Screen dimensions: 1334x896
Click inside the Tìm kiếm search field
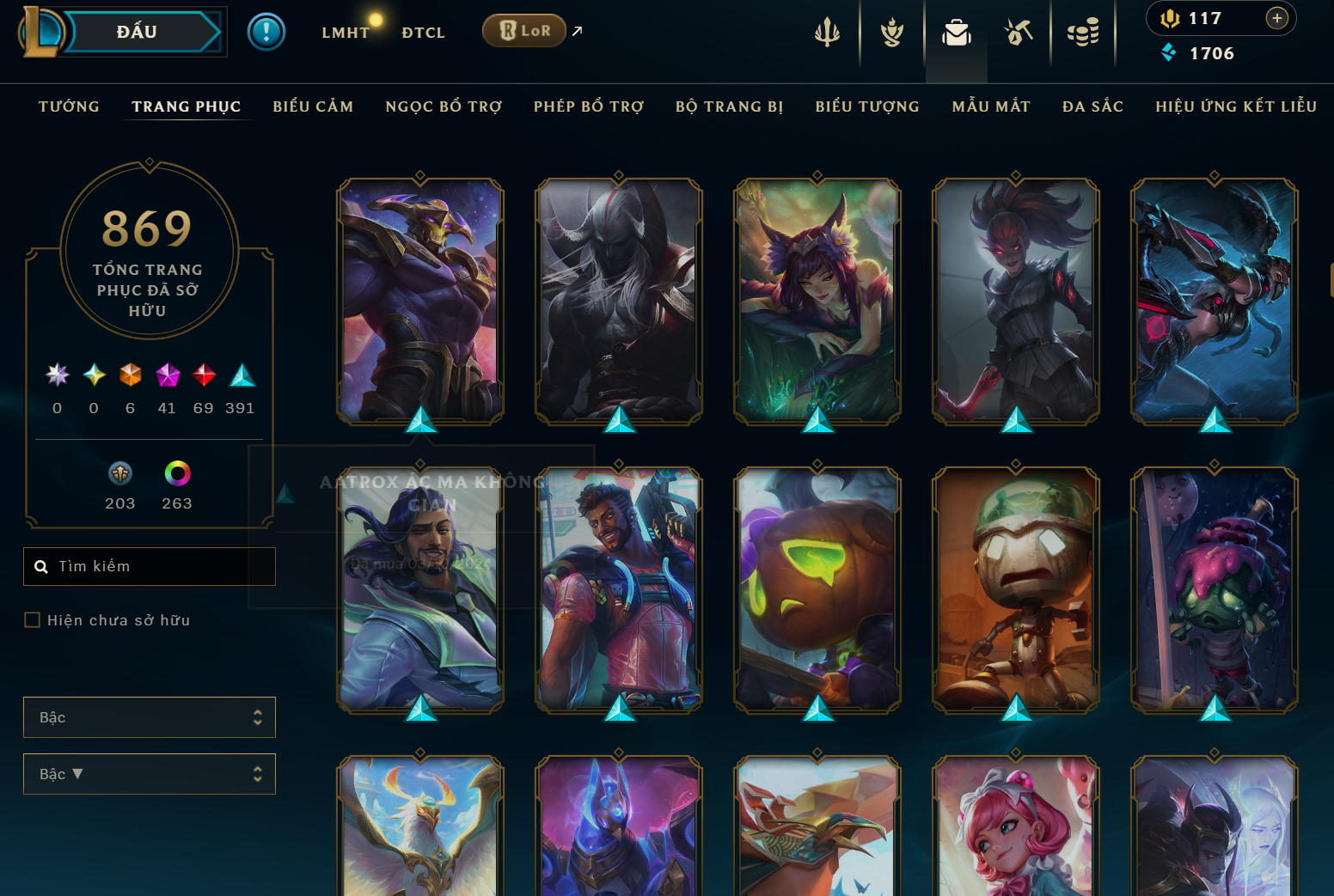coord(150,566)
